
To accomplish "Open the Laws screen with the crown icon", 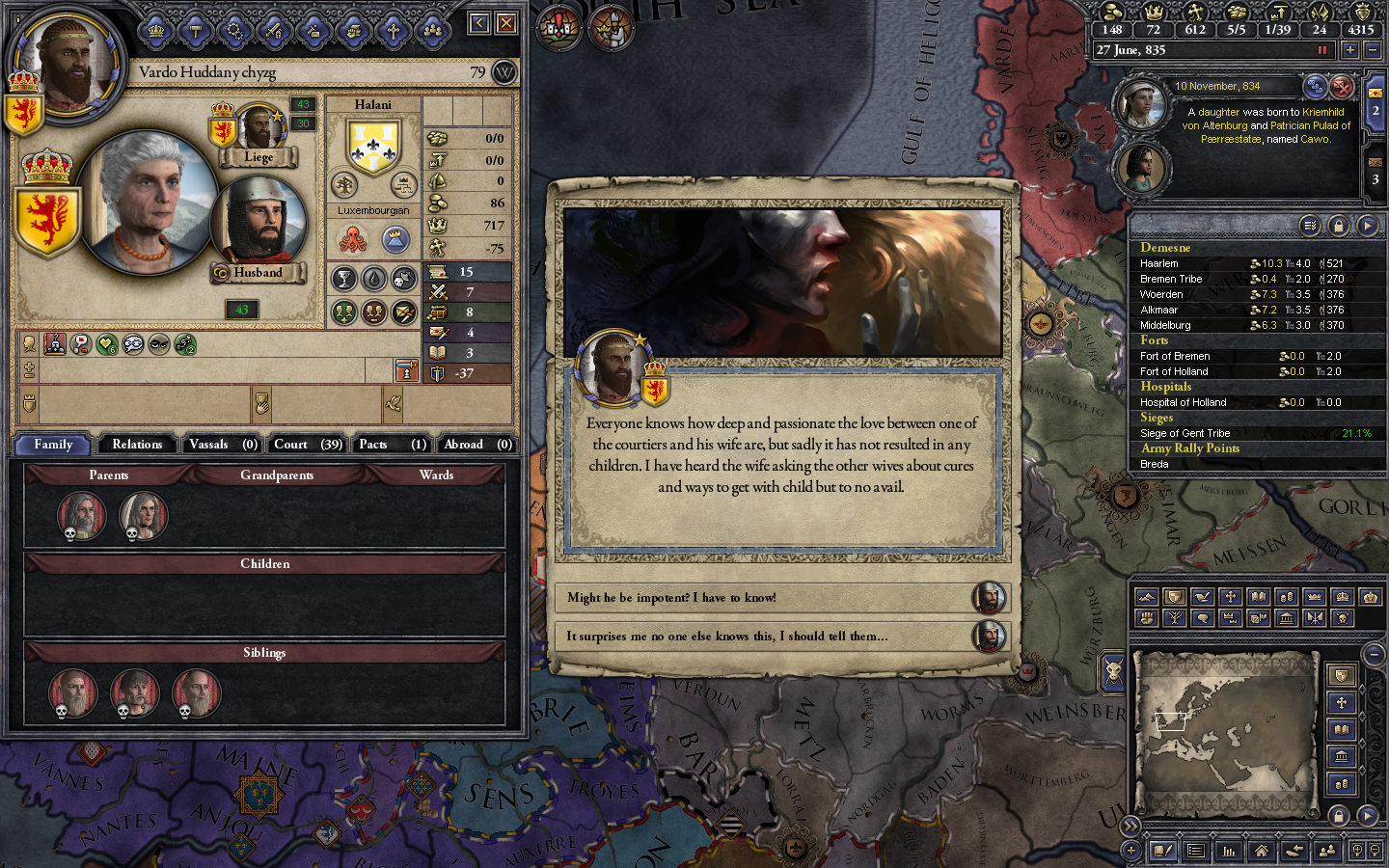I will (156, 30).
